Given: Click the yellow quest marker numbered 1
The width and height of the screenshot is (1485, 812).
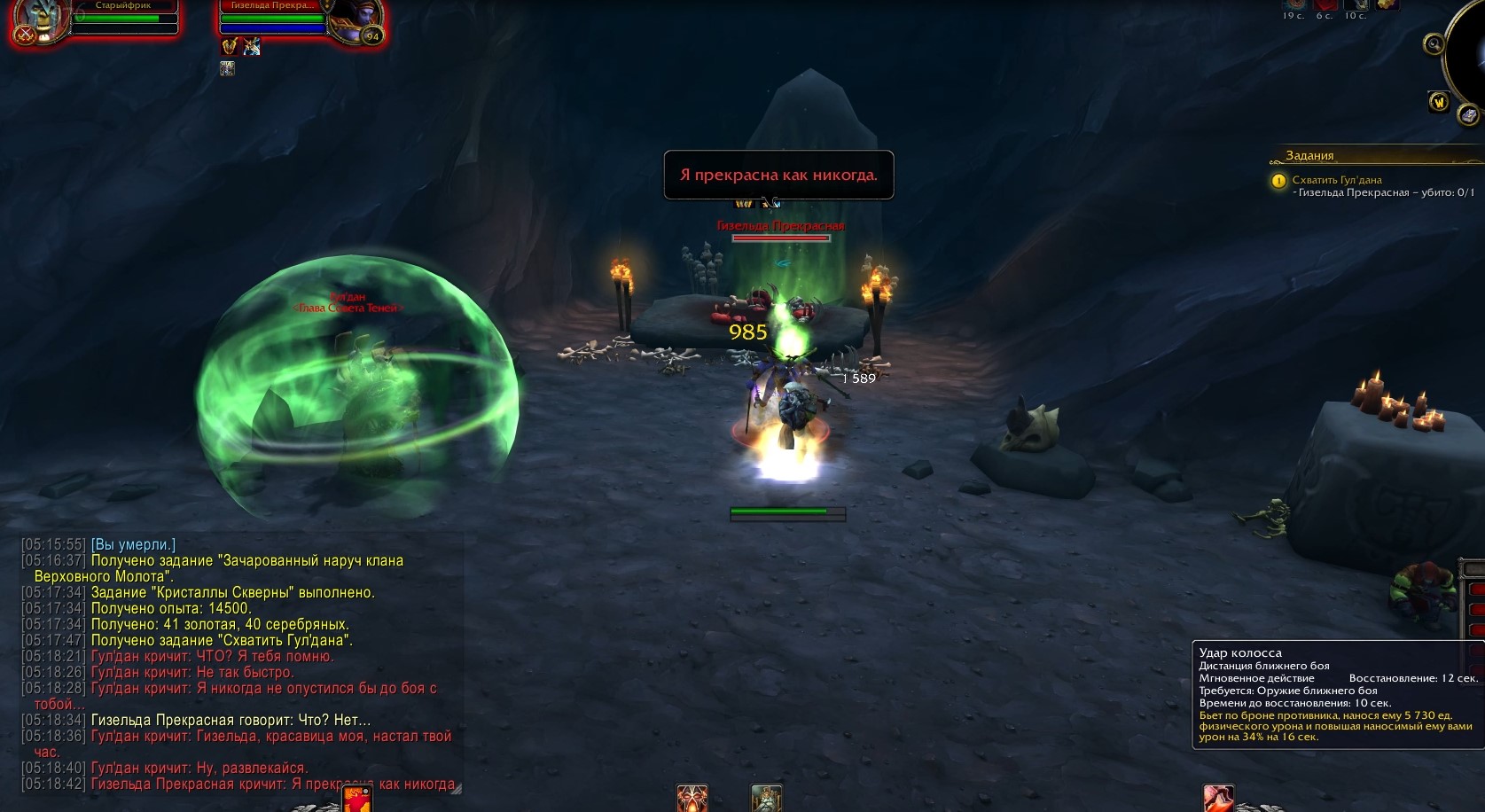Looking at the screenshot, I should [1278, 181].
